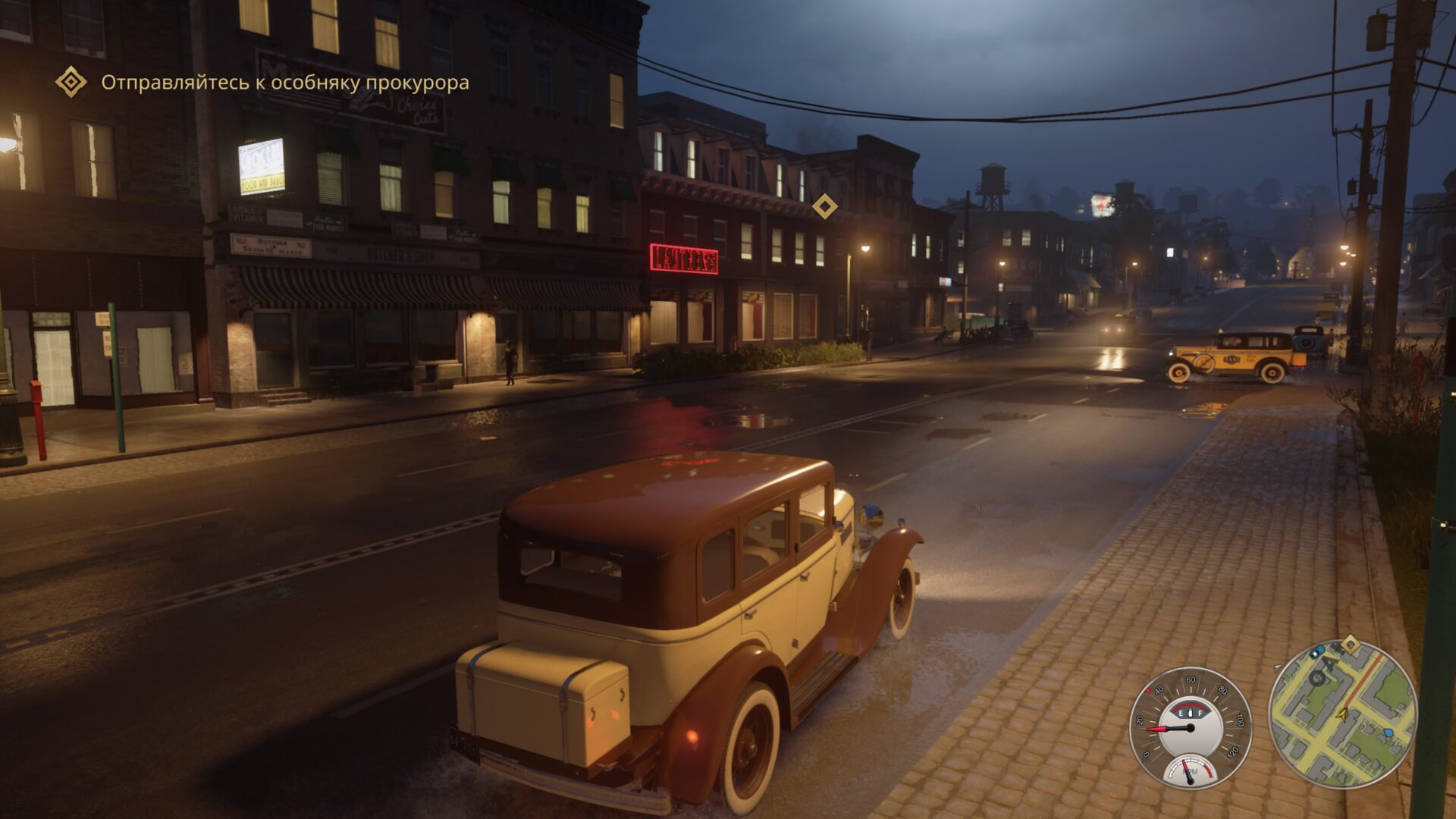Open the circular minimap
Viewport: 1456px width, 819px height.
click(x=1342, y=714)
